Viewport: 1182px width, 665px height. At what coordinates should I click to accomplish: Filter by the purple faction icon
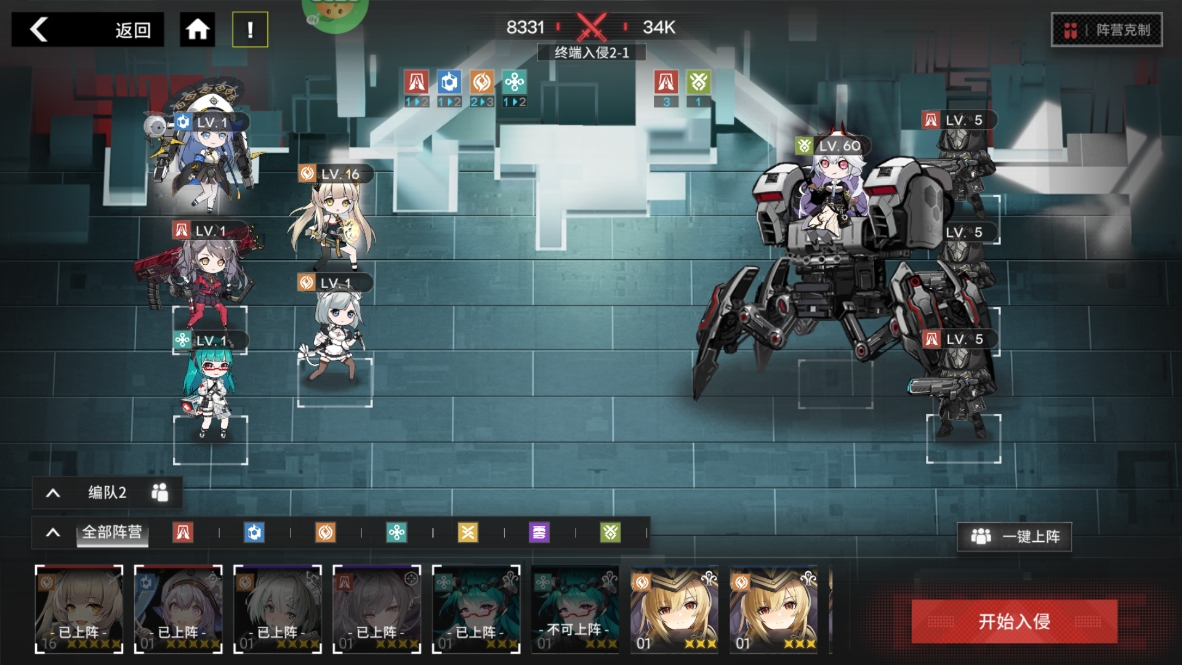(x=539, y=533)
